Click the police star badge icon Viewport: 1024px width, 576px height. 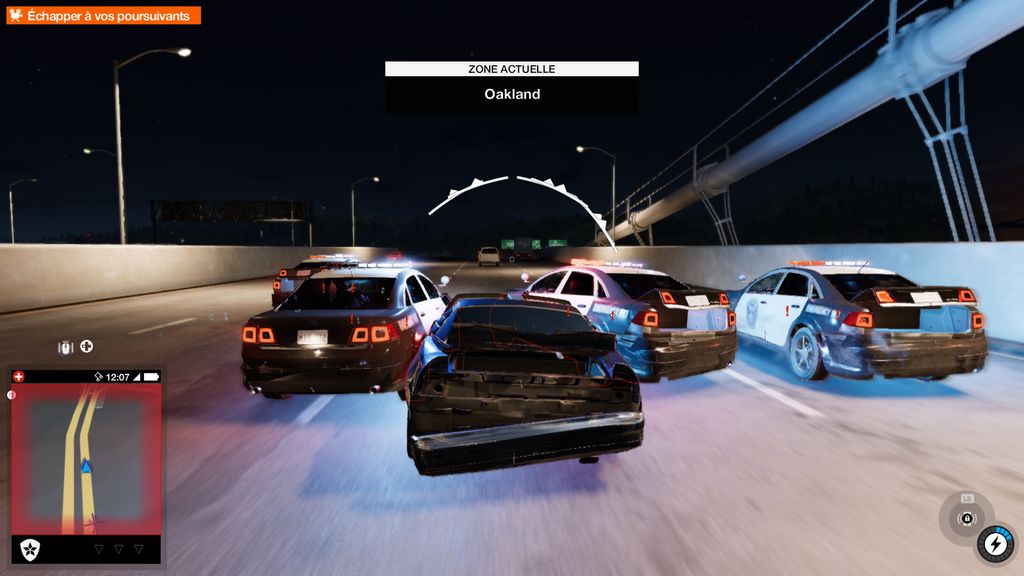[29, 549]
